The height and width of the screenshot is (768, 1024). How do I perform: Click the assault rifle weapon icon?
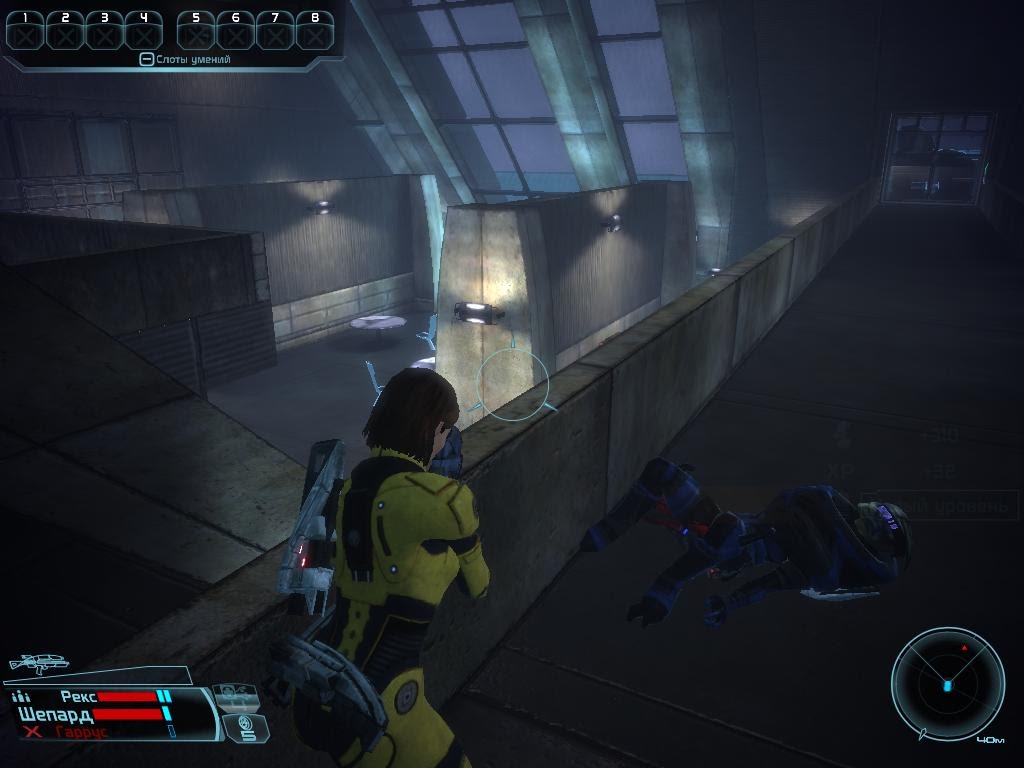click(x=38, y=662)
